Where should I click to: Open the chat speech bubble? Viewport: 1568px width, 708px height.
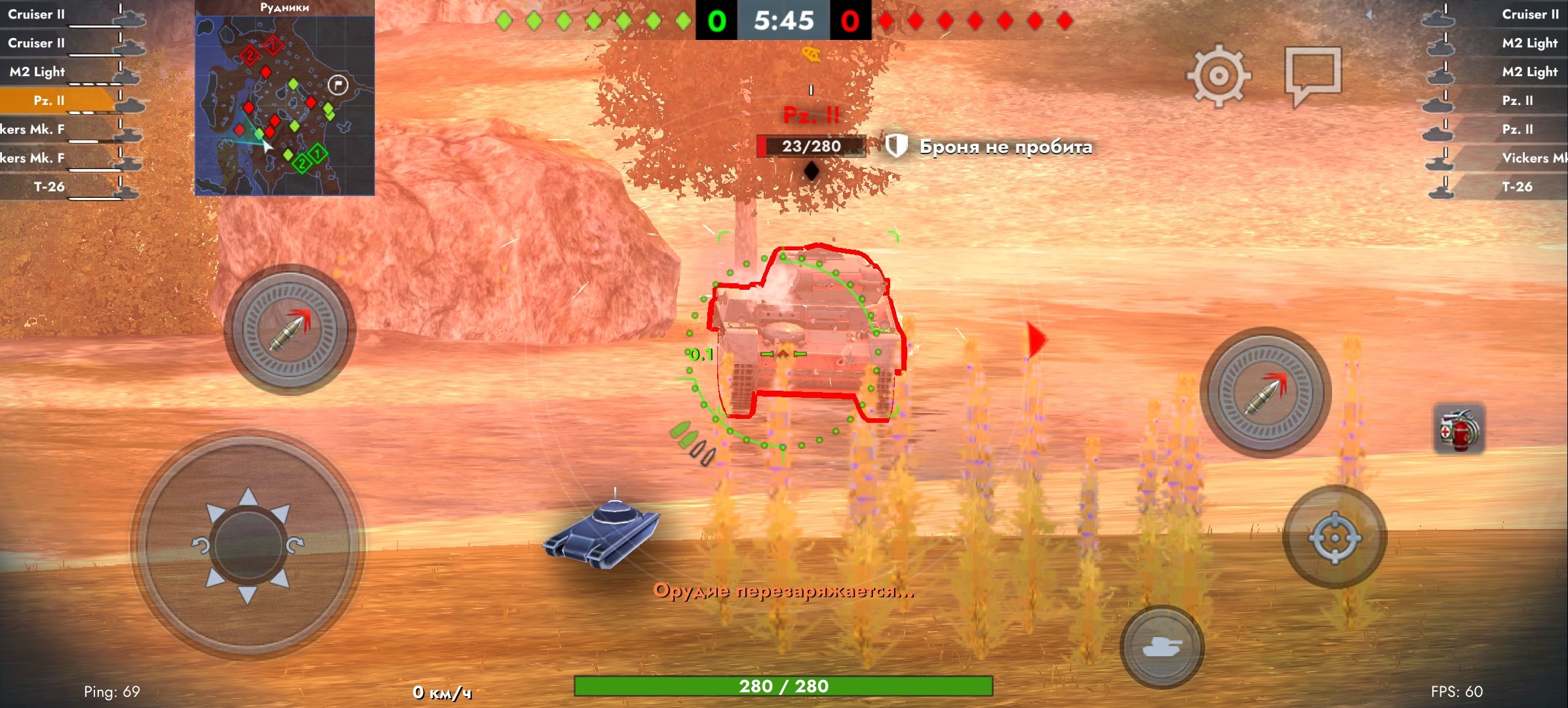1312,74
